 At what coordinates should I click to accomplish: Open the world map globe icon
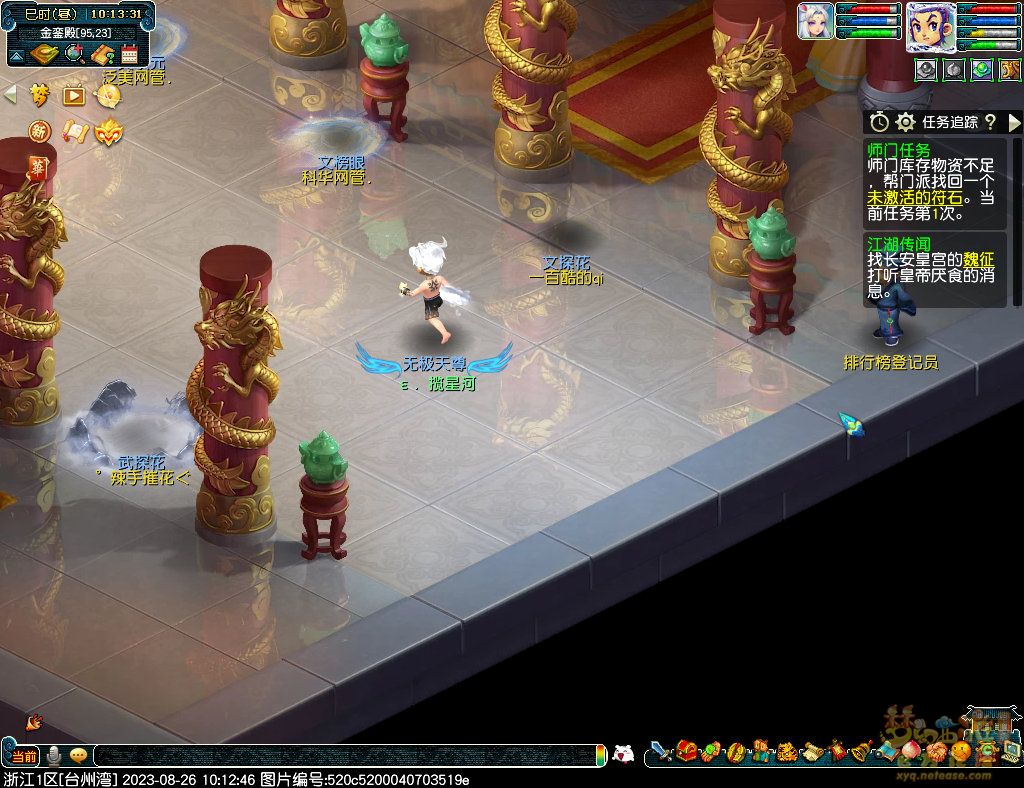pyautogui.click(x=73, y=55)
